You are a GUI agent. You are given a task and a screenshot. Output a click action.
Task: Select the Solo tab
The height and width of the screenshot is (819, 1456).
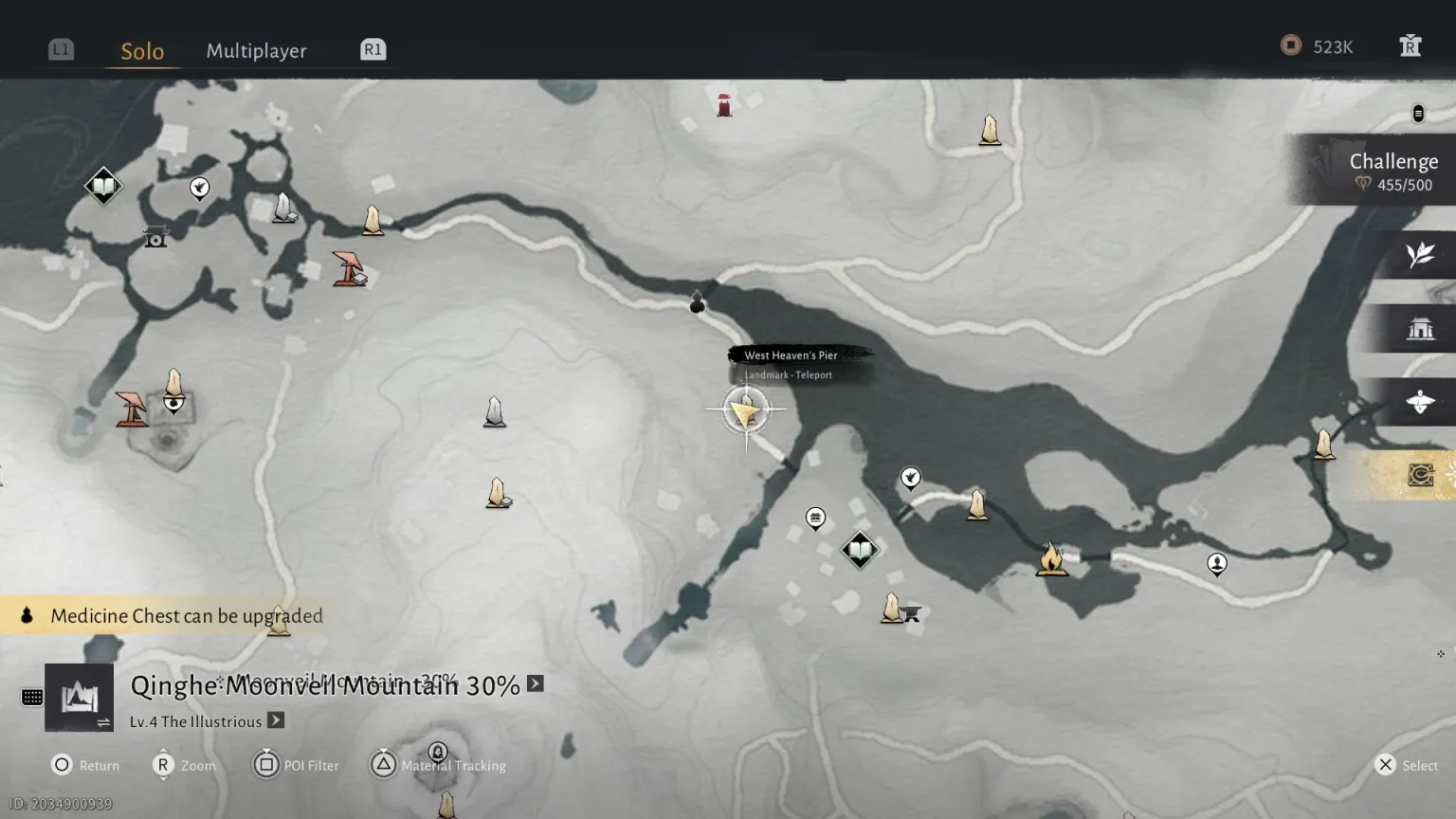pos(142,51)
